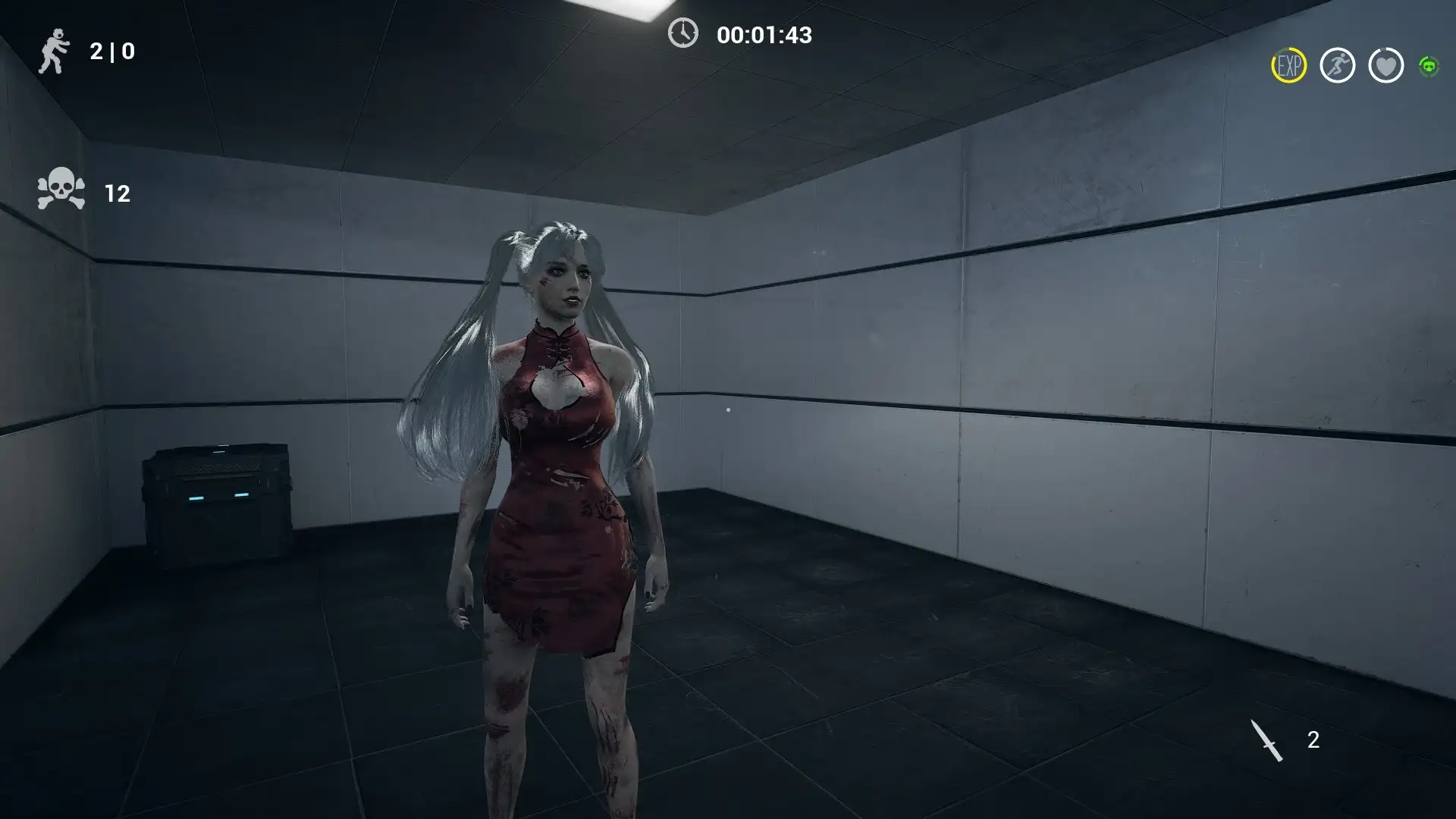Select the knife weapon icon
Image resolution: width=1456 pixels, height=819 pixels.
(x=1266, y=740)
